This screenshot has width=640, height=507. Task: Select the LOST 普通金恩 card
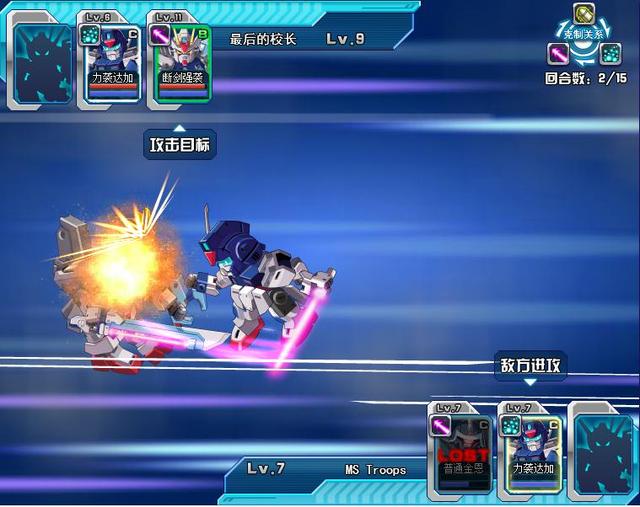(x=462, y=450)
